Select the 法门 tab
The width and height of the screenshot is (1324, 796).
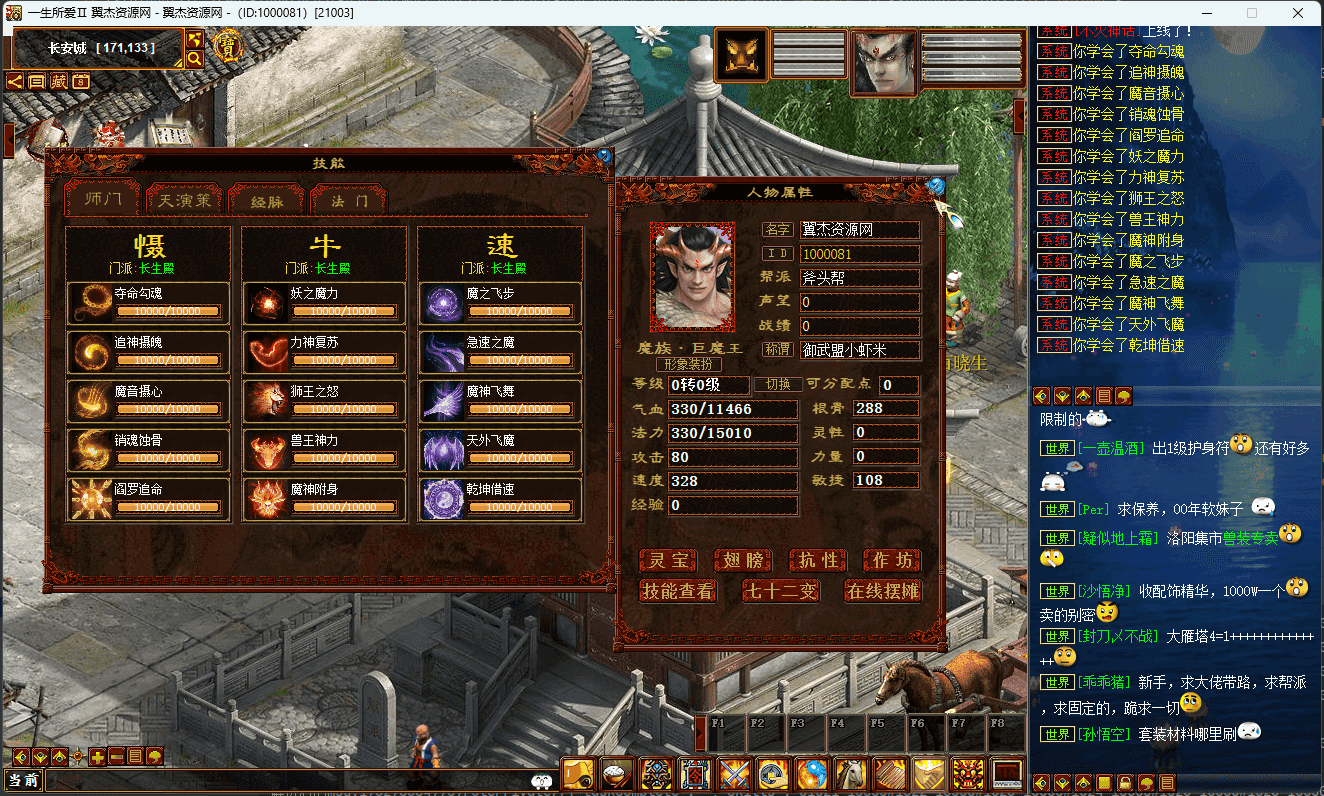349,200
